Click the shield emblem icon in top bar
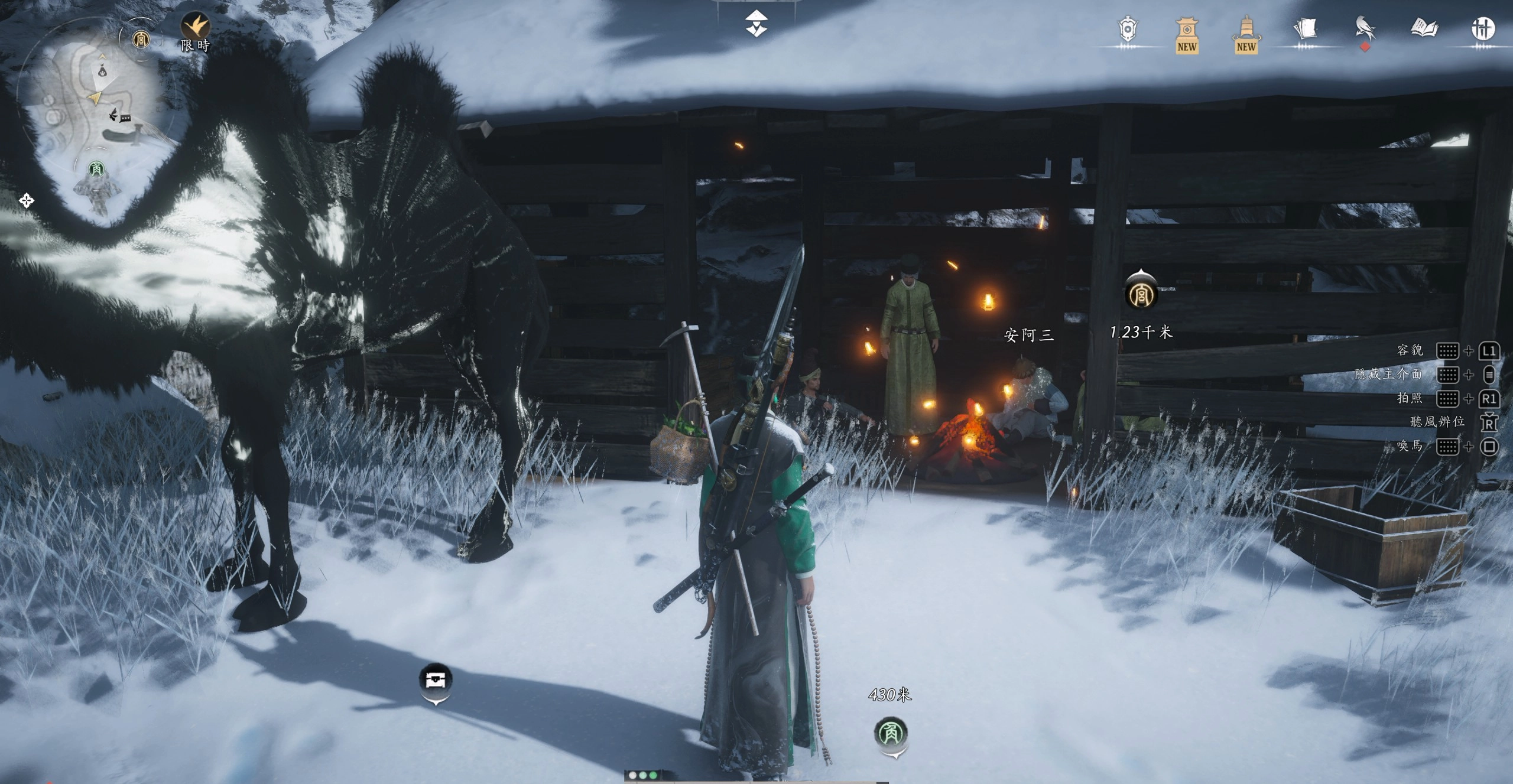The width and height of the screenshot is (1513, 784). pyautogui.click(x=1128, y=30)
